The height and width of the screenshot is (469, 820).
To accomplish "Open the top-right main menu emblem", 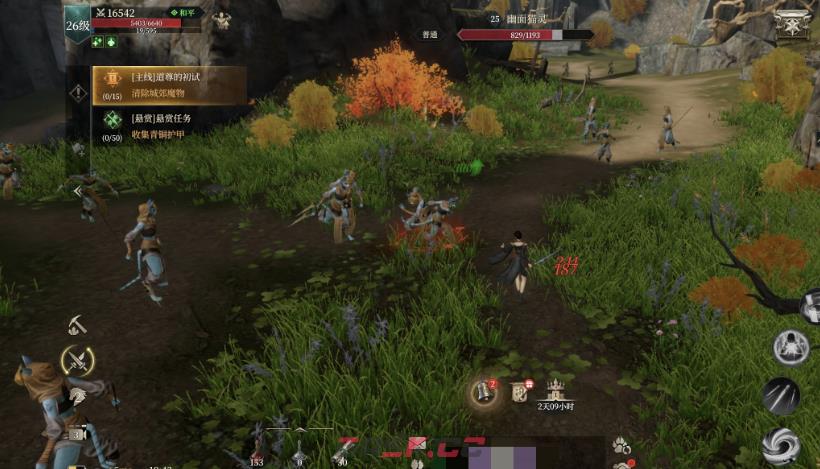I will coord(792,23).
